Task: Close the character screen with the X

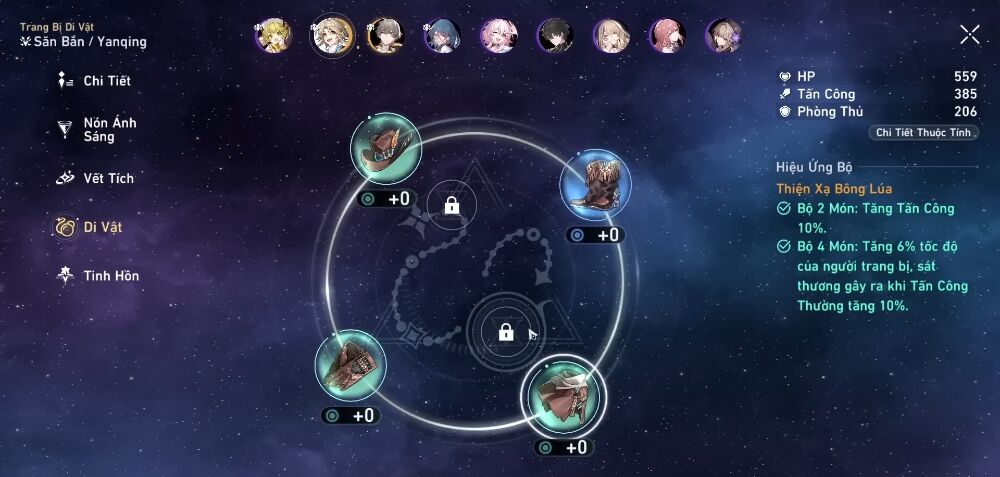Action: 969,35
